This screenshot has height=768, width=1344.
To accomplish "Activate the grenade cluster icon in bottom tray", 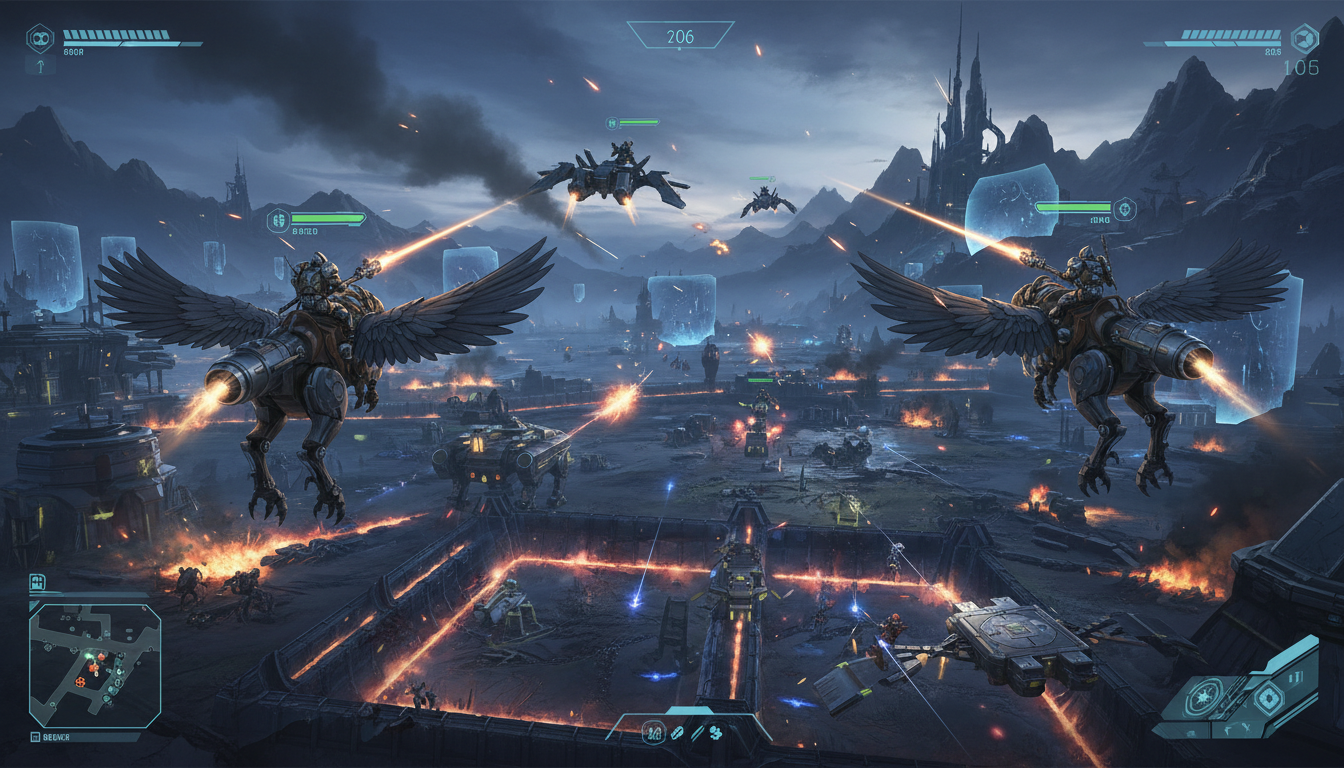I will (x=716, y=733).
